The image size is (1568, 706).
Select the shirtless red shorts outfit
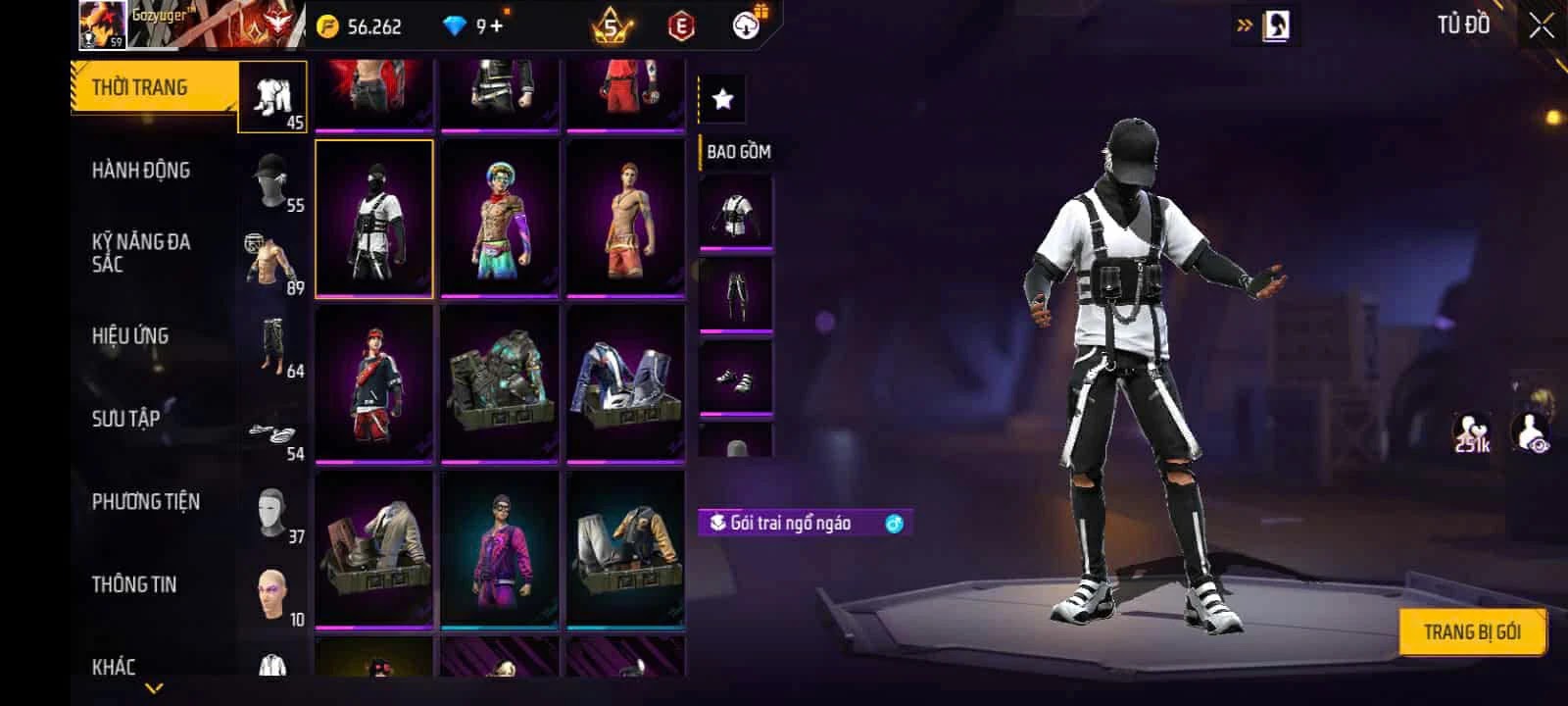pos(625,218)
